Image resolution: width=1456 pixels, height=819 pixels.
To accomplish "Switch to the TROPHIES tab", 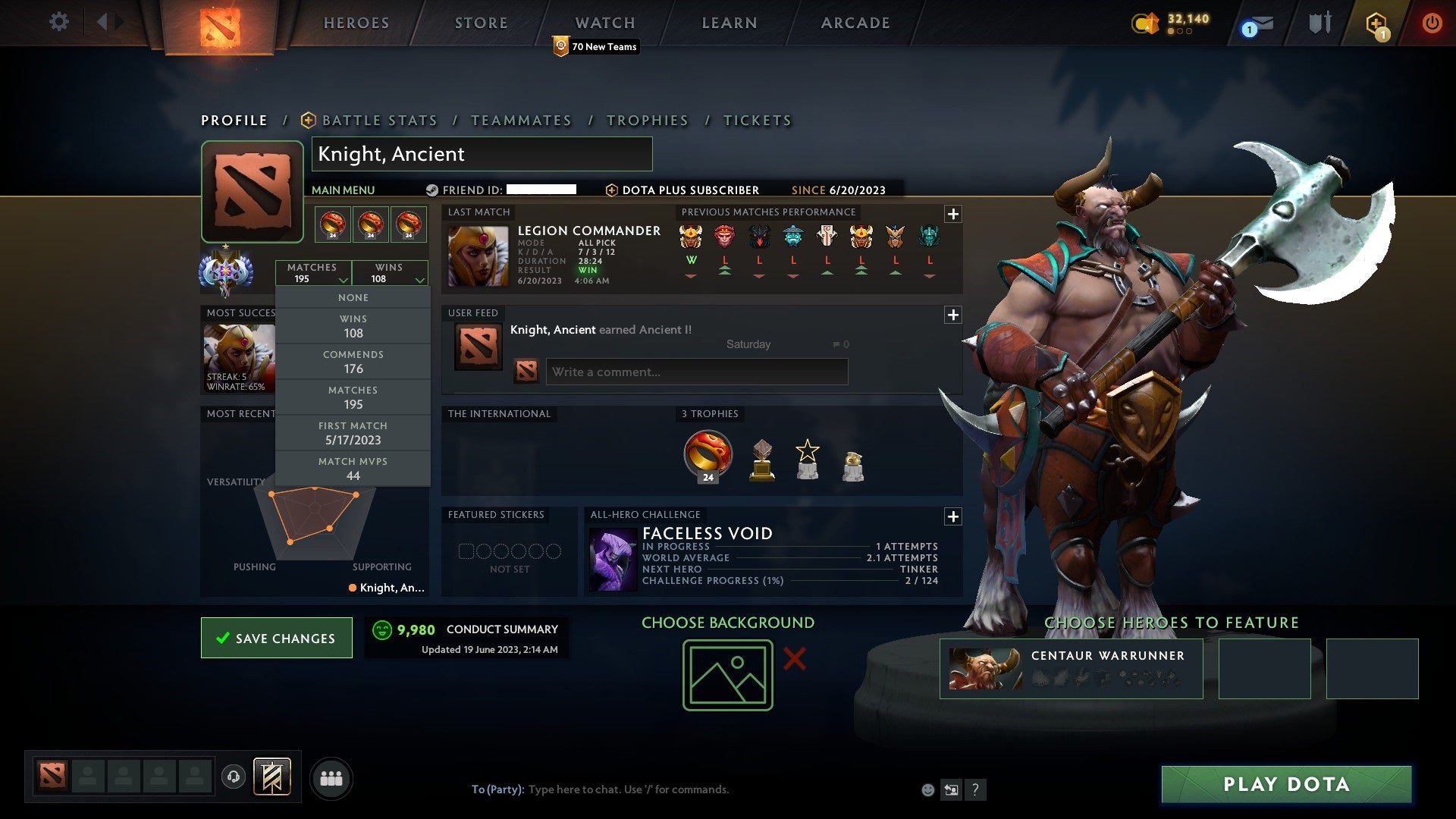I will pyautogui.click(x=648, y=120).
